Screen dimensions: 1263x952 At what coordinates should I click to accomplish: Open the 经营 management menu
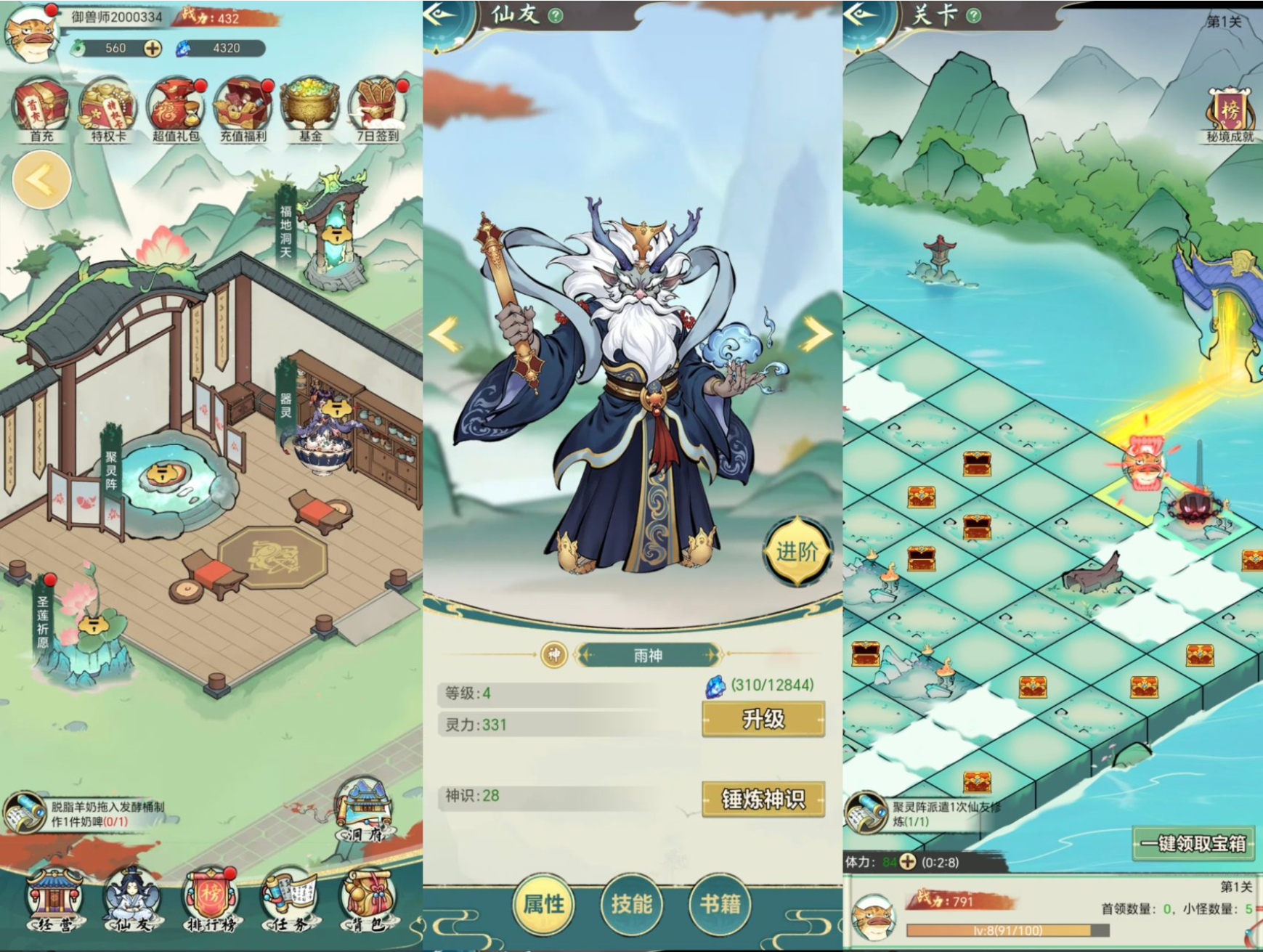[54, 899]
